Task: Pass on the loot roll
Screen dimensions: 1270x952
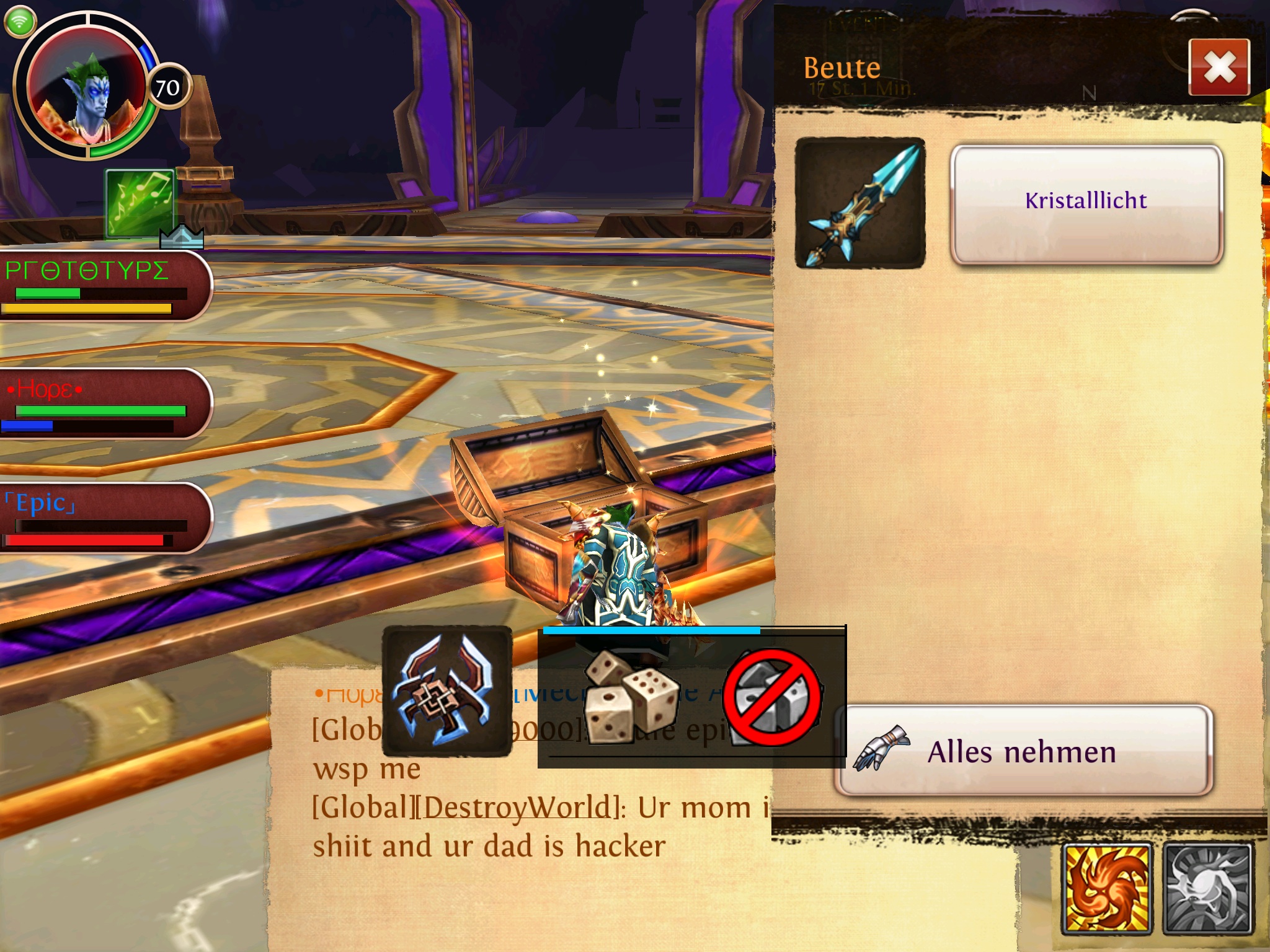Action: point(772,697)
